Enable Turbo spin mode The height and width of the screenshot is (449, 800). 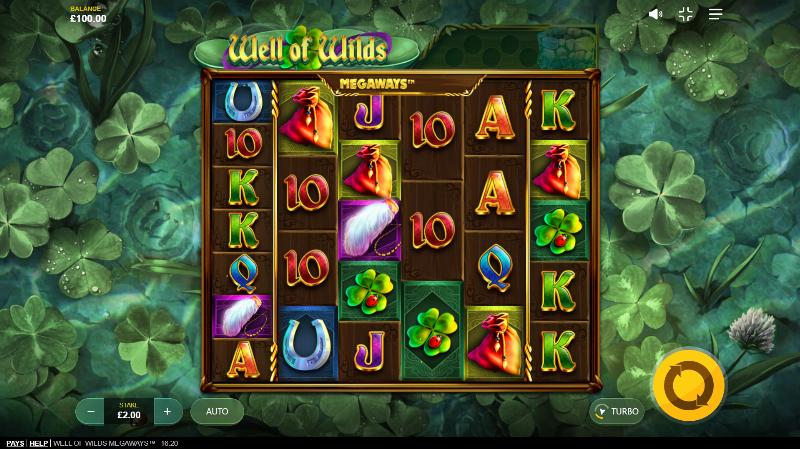[616, 411]
